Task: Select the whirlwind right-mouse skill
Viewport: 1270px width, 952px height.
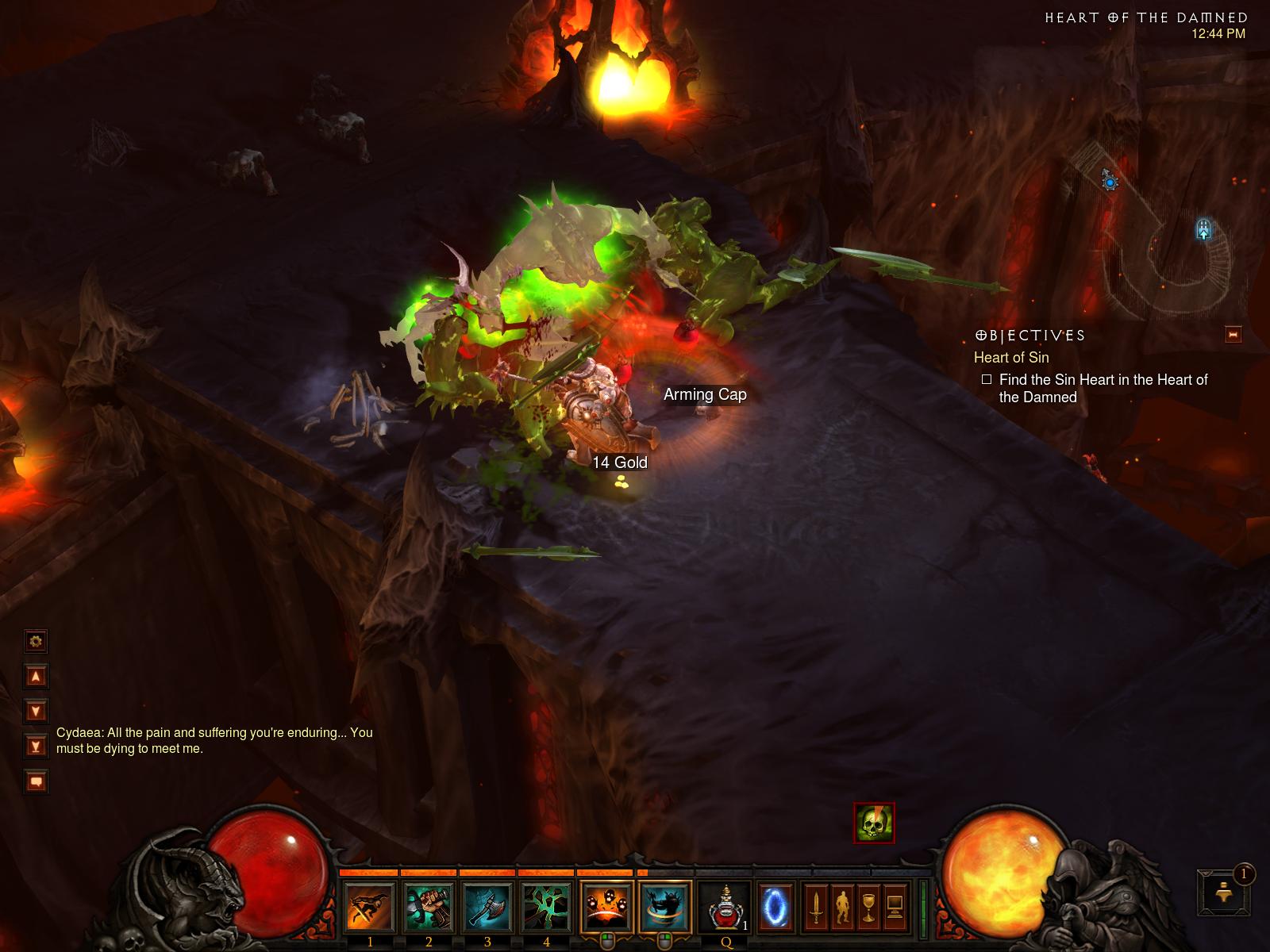Action: click(x=666, y=908)
